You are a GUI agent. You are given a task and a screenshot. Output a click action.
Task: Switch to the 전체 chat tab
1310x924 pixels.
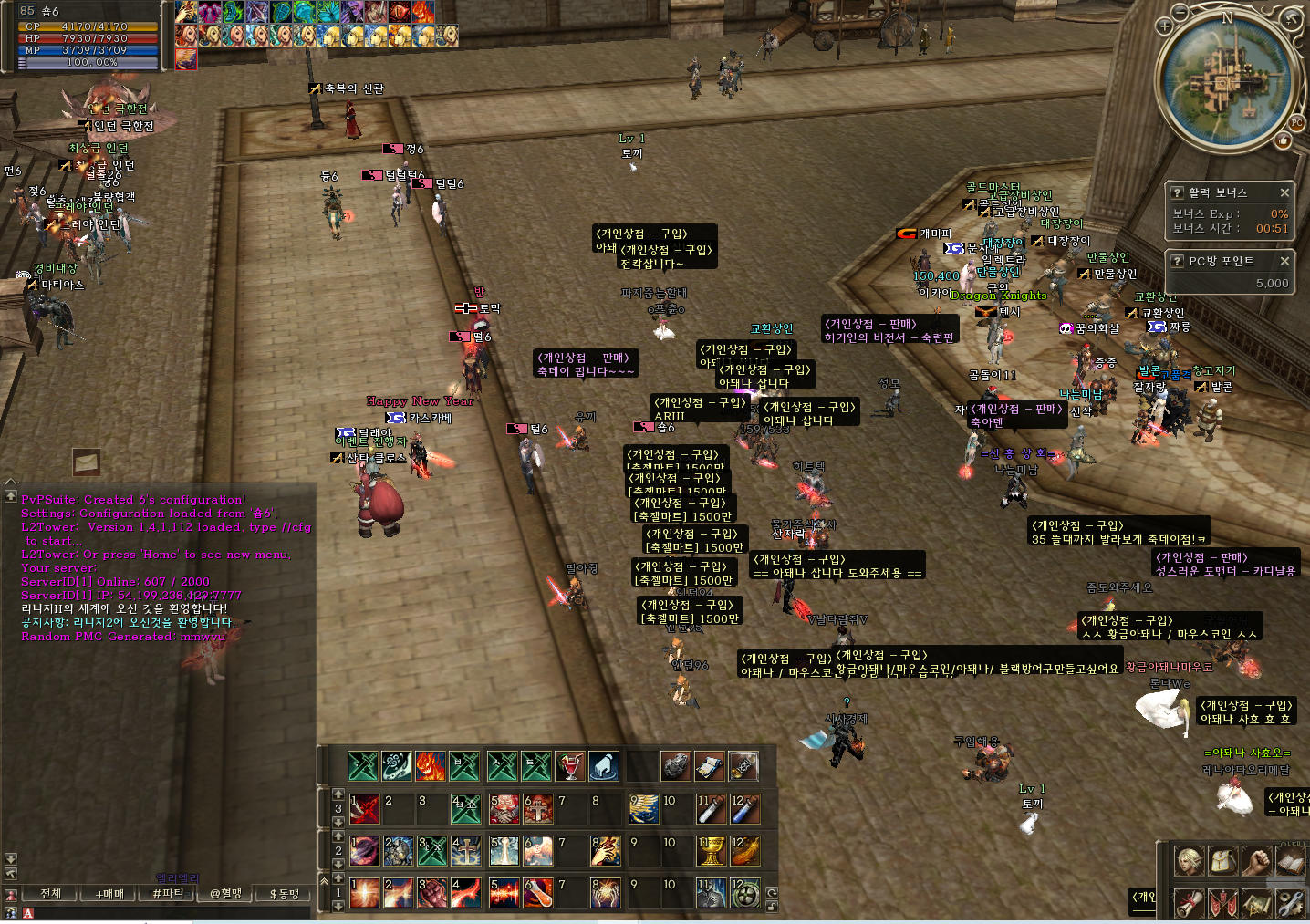50,894
